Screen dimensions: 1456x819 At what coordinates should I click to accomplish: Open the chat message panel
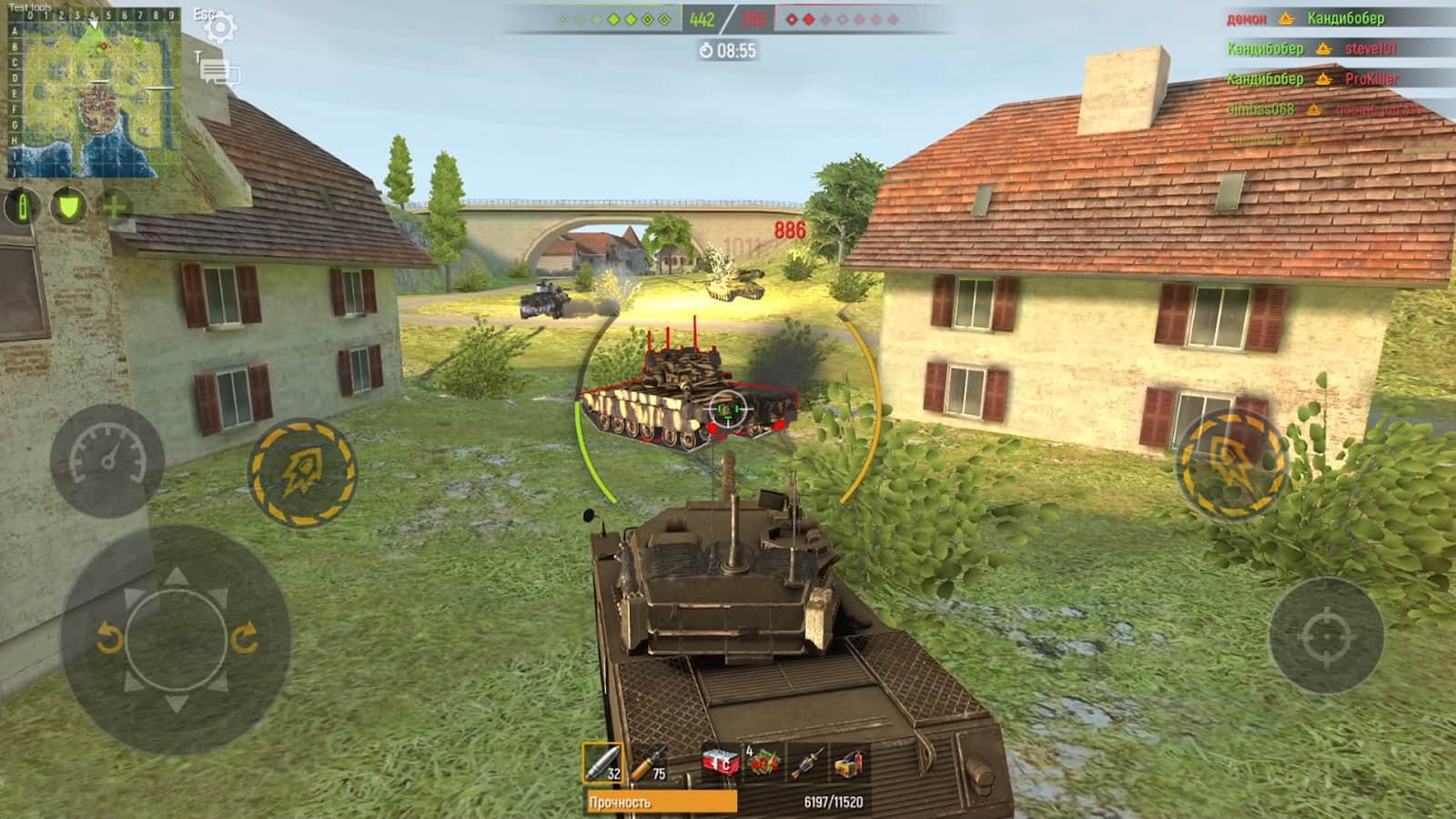(218, 71)
